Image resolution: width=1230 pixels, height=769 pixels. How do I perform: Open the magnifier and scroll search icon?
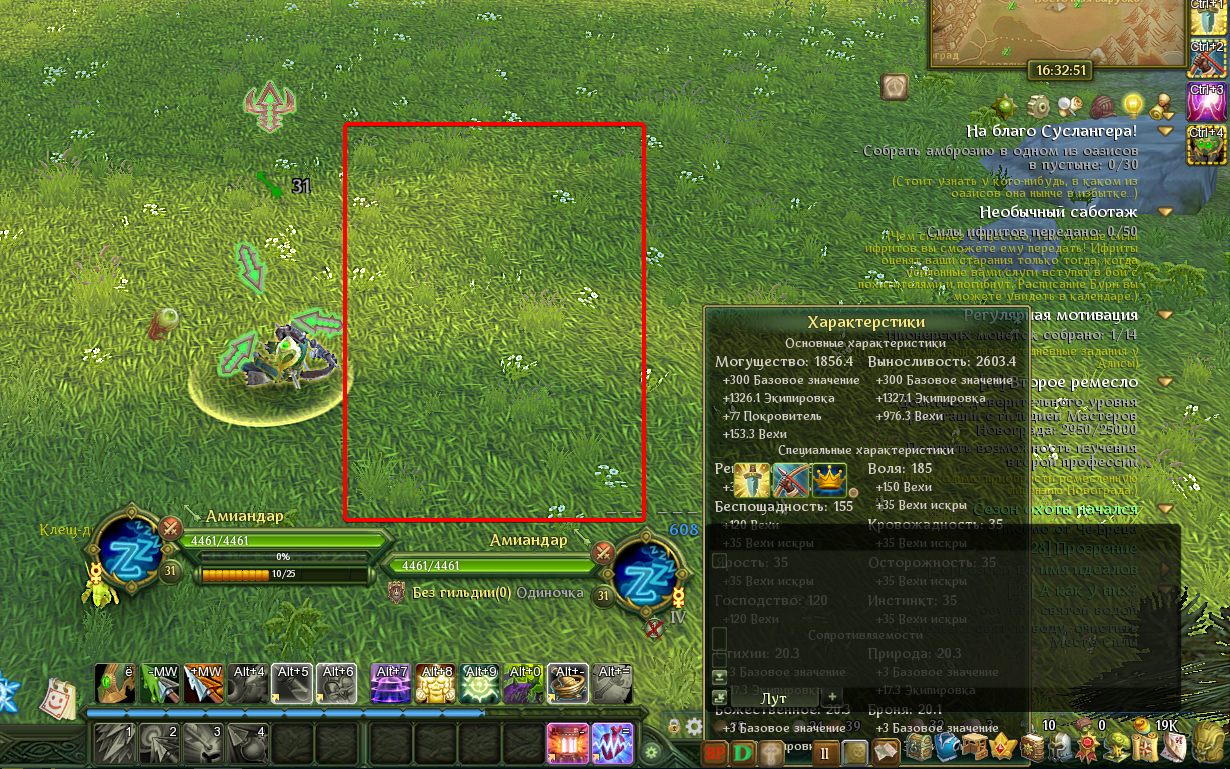tap(1070, 105)
